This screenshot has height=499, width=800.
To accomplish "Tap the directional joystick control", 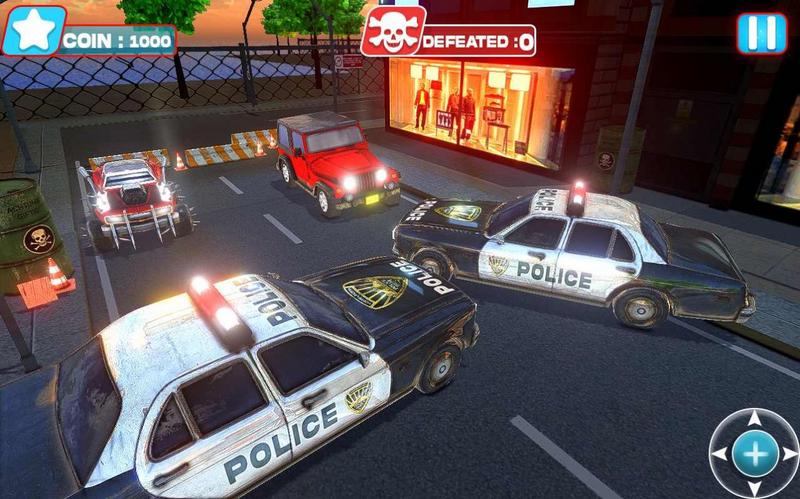I will tap(756, 453).
